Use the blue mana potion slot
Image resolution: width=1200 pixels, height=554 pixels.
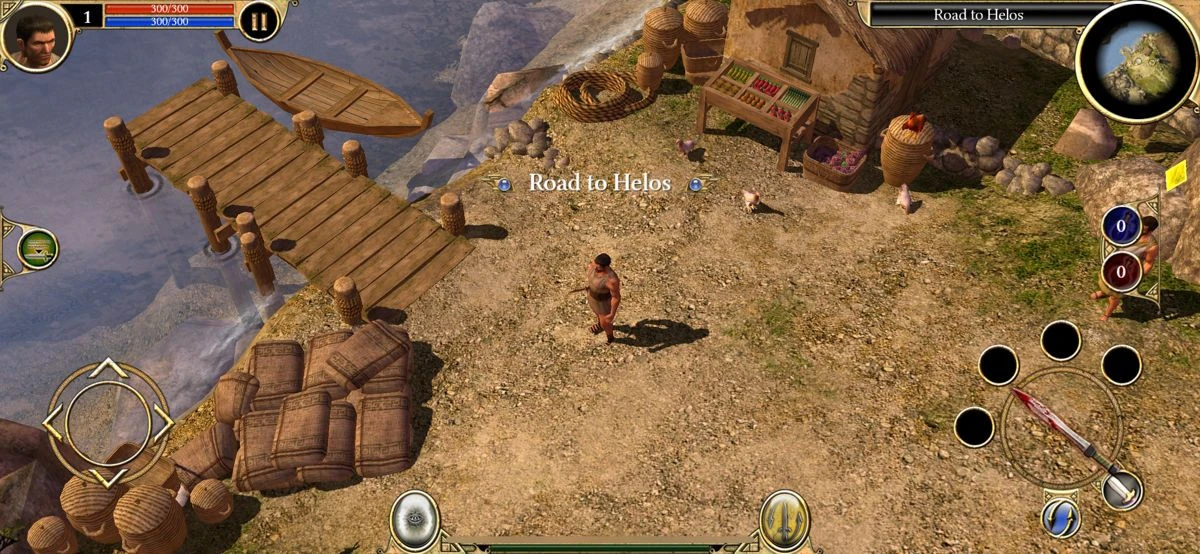tap(1121, 226)
